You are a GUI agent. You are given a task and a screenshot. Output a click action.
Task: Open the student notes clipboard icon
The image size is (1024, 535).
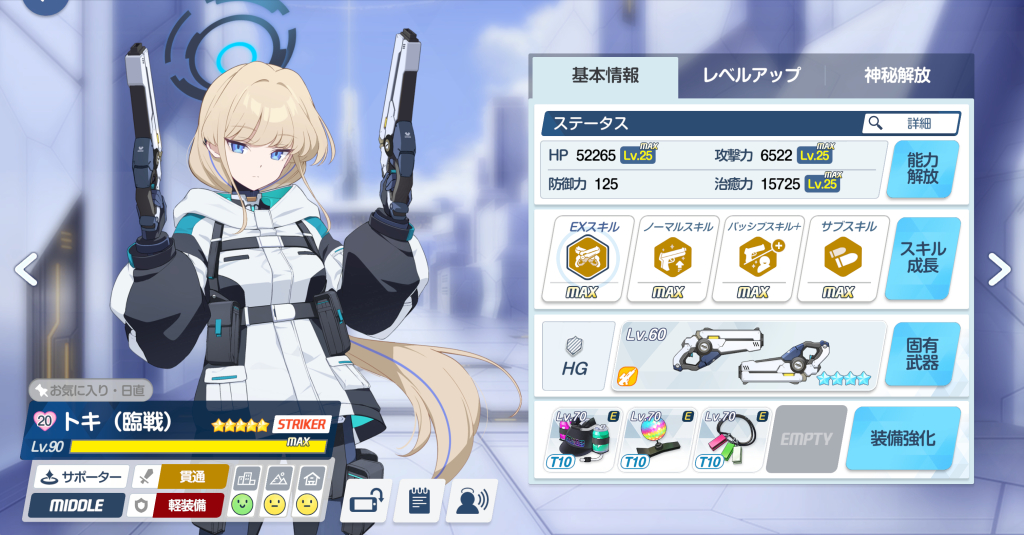[x=418, y=501]
